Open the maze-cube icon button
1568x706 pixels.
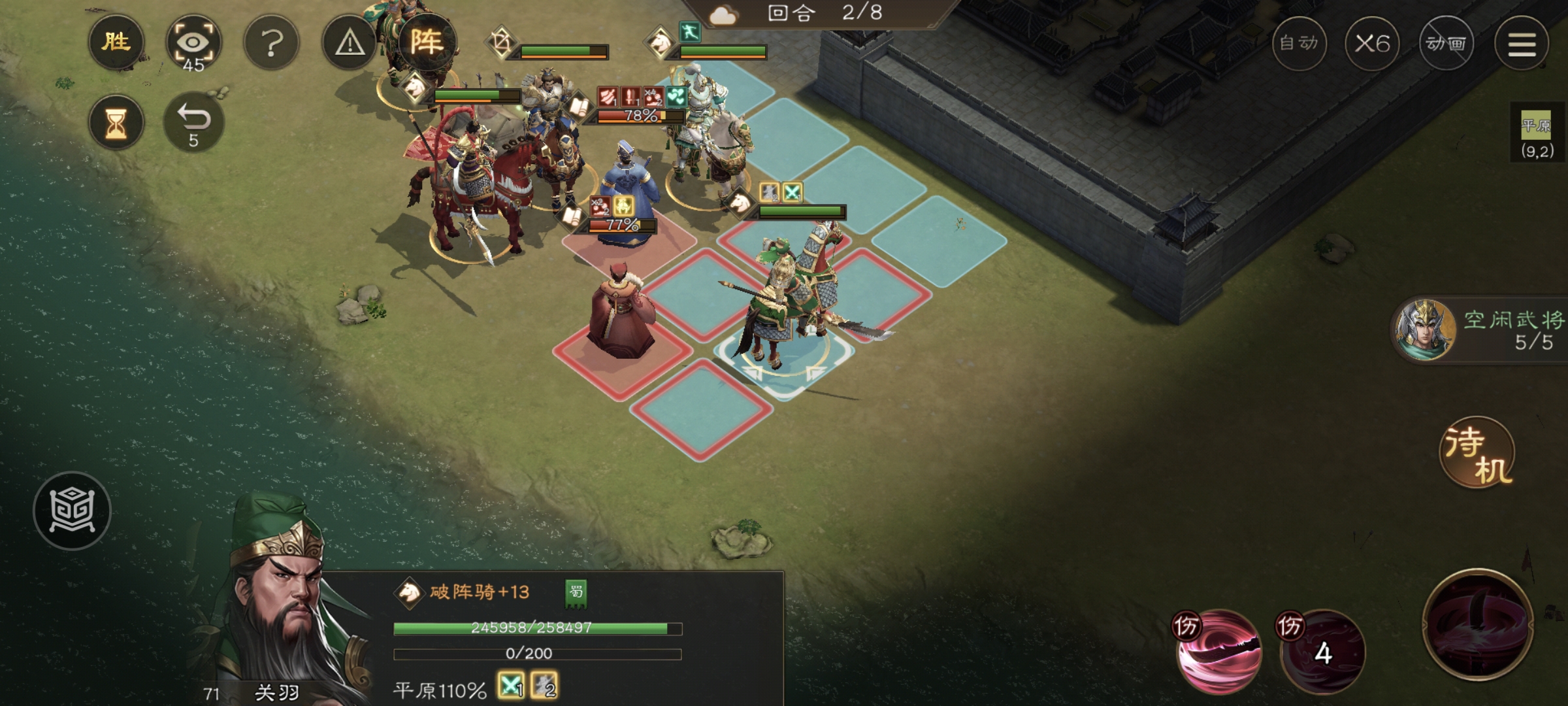[73, 511]
